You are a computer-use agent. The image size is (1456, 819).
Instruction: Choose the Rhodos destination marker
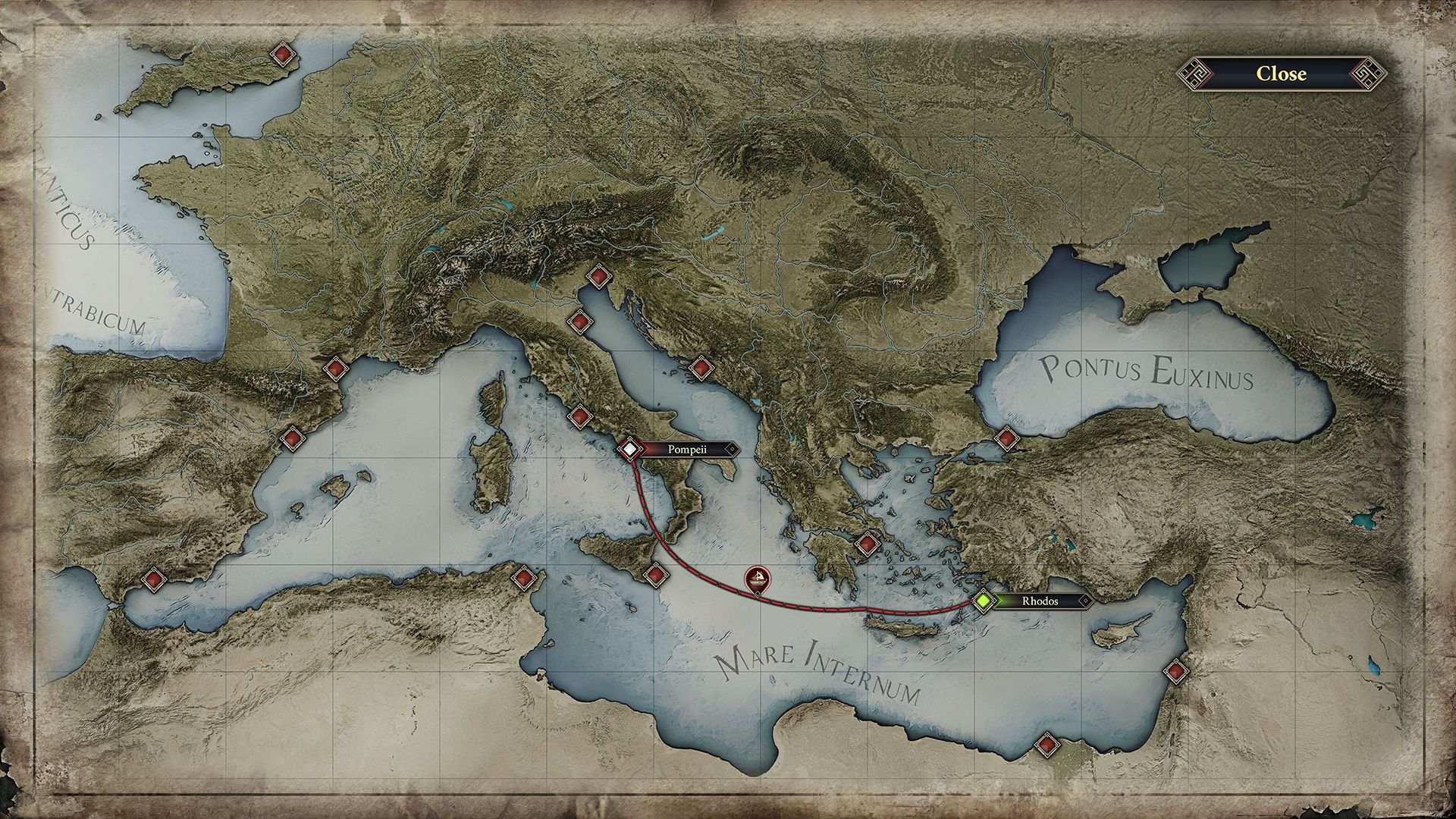[x=984, y=601]
